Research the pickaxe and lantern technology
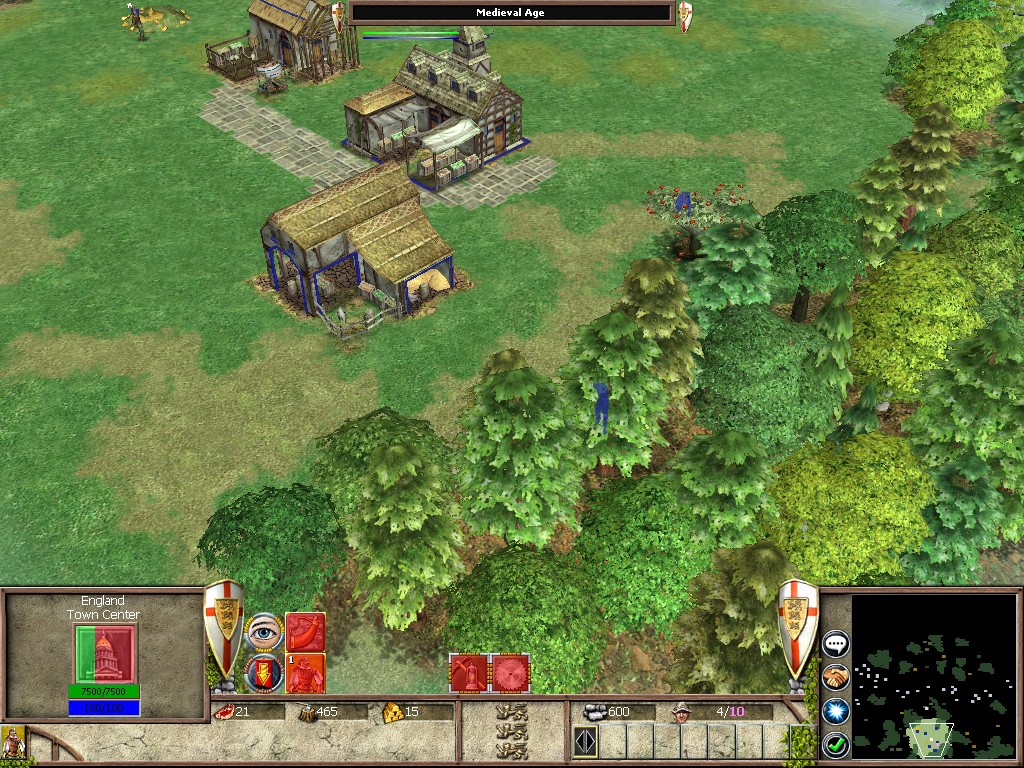 coord(468,673)
